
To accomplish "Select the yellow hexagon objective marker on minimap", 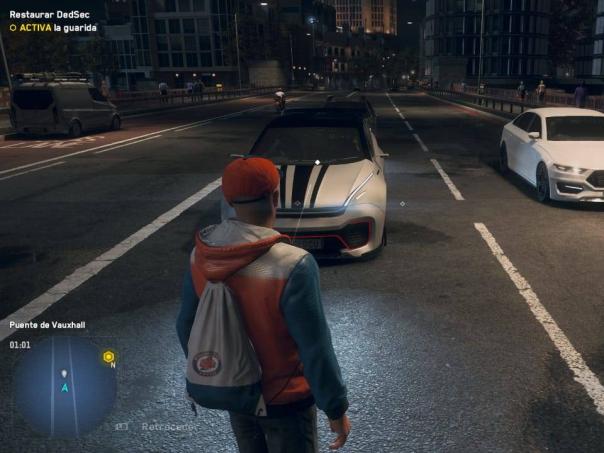I will (x=109, y=356).
